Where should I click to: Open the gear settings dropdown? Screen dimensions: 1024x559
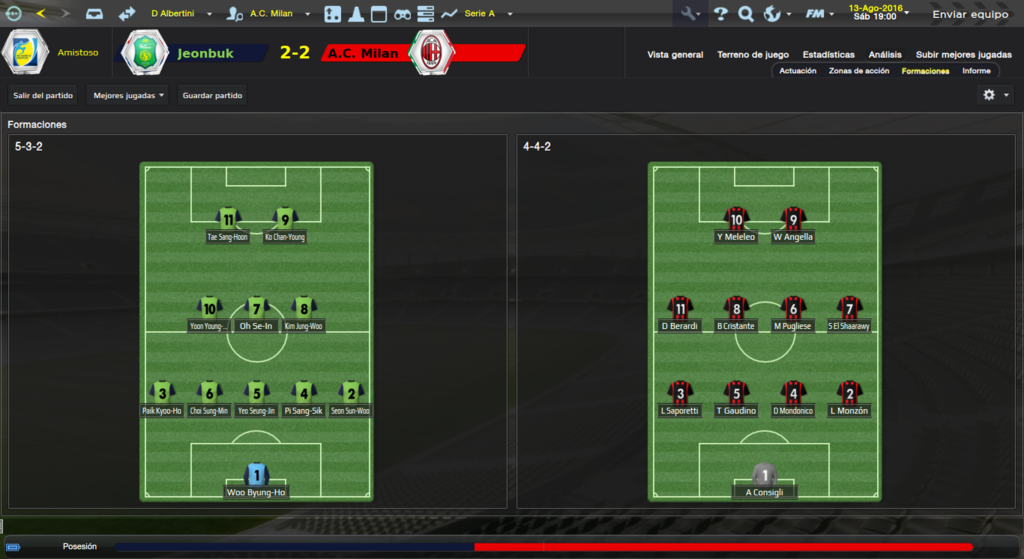[x=994, y=95]
